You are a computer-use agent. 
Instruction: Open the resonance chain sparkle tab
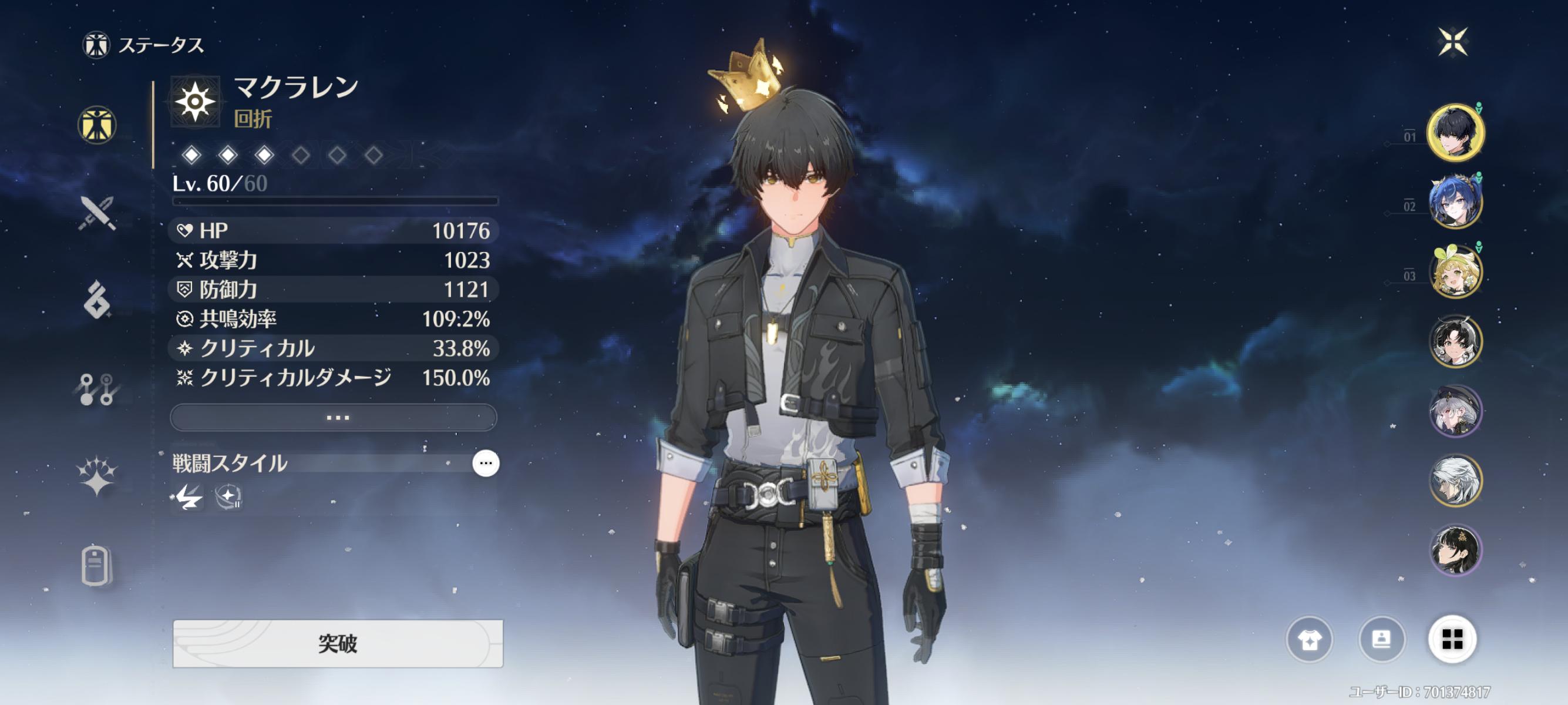click(x=97, y=476)
